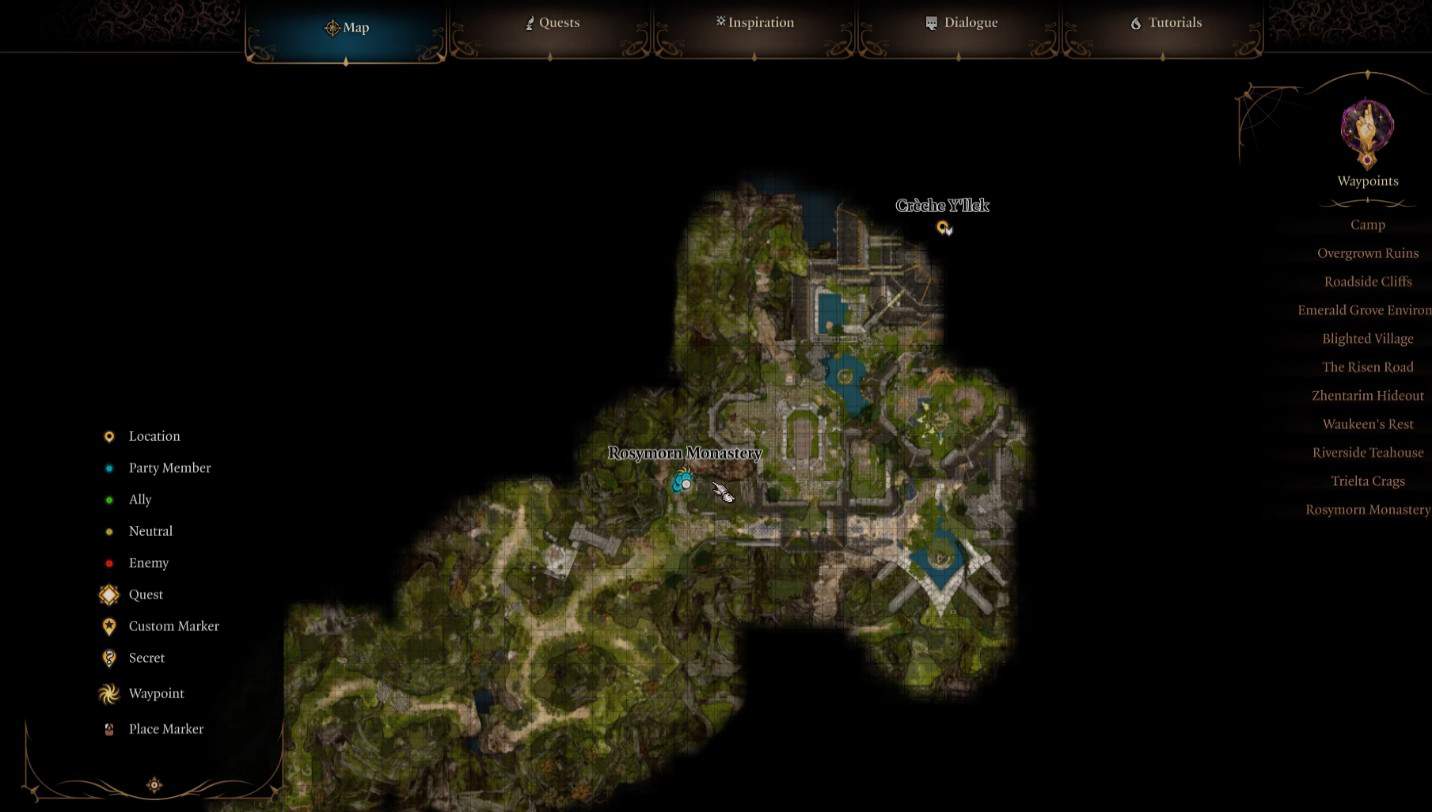Viewport: 1432px width, 812px height.
Task: Toggle the Enemy filter dot
Action: (108, 562)
